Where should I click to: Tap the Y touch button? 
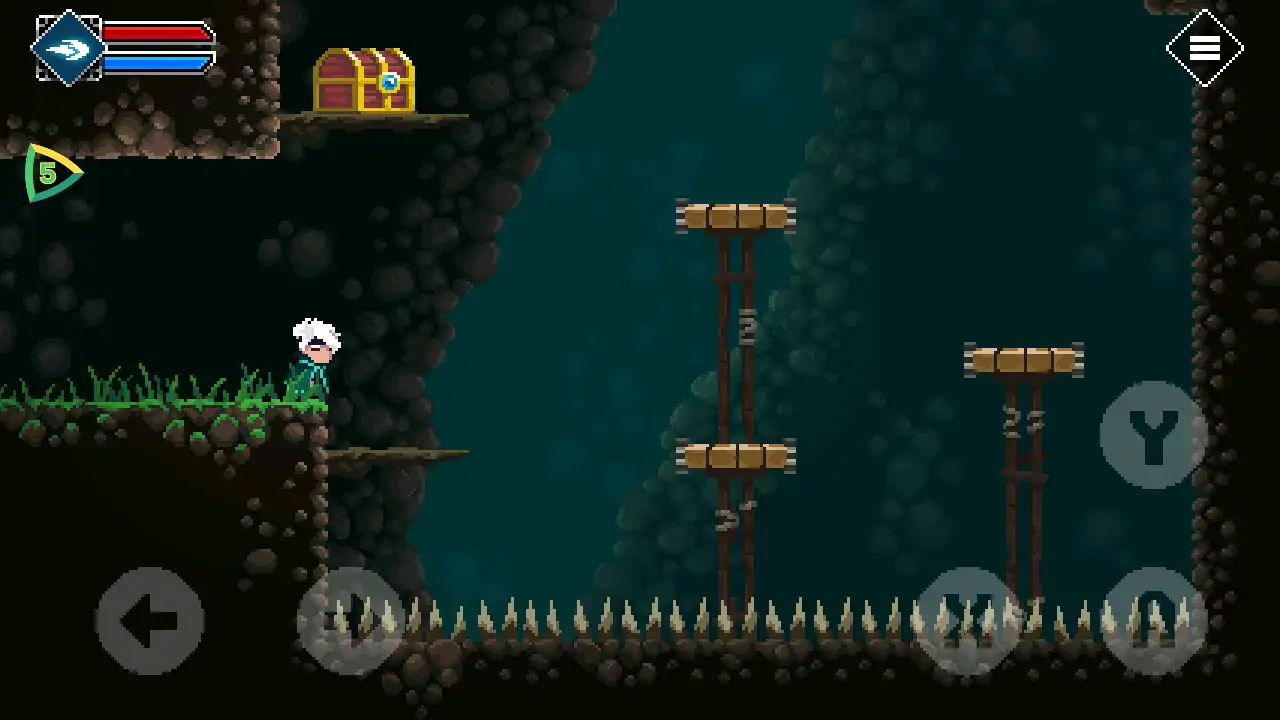[1154, 435]
